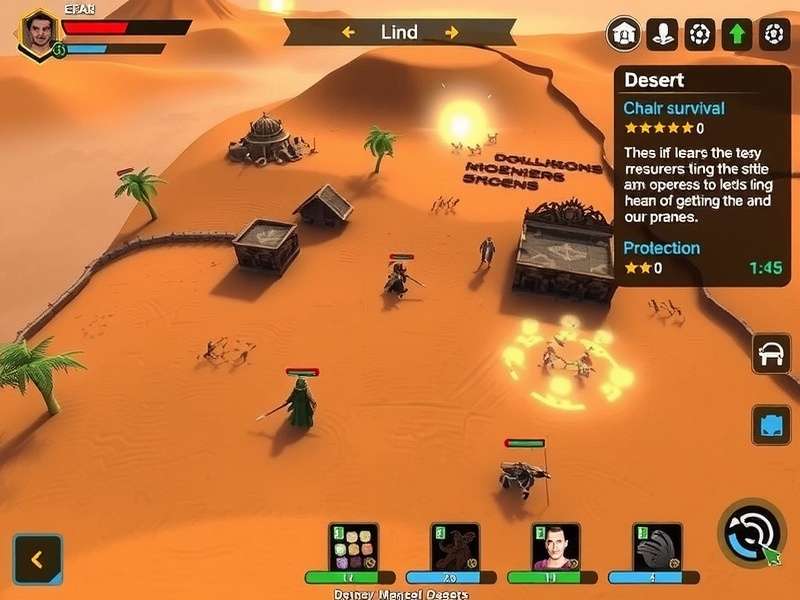Activate the green up-arrow upgrade button
Viewport: 800px width, 600px height.
tap(737, 34)
